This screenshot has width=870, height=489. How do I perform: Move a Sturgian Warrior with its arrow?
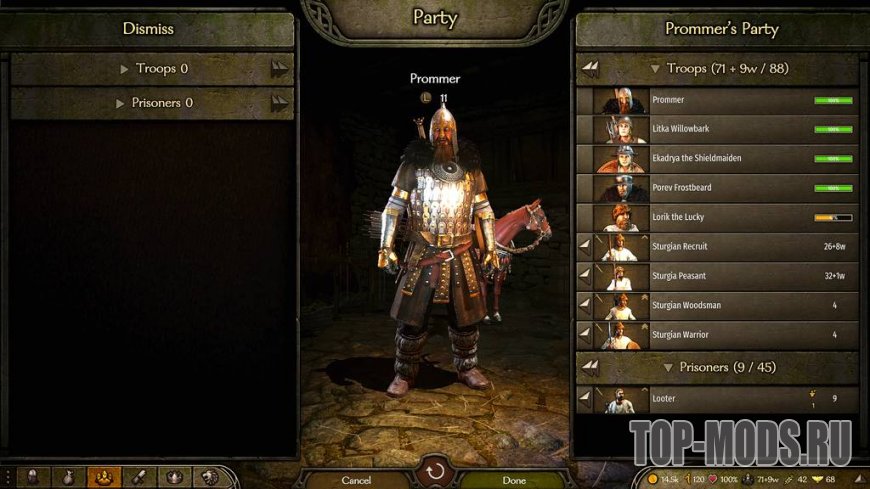(585, 333)
